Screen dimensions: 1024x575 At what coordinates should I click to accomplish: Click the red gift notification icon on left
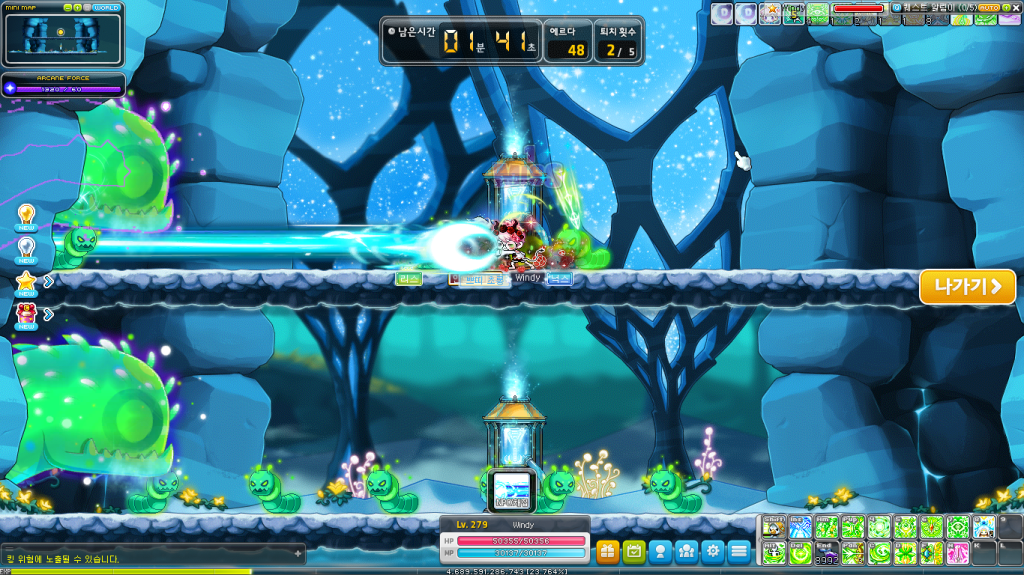tap(27, 314)
